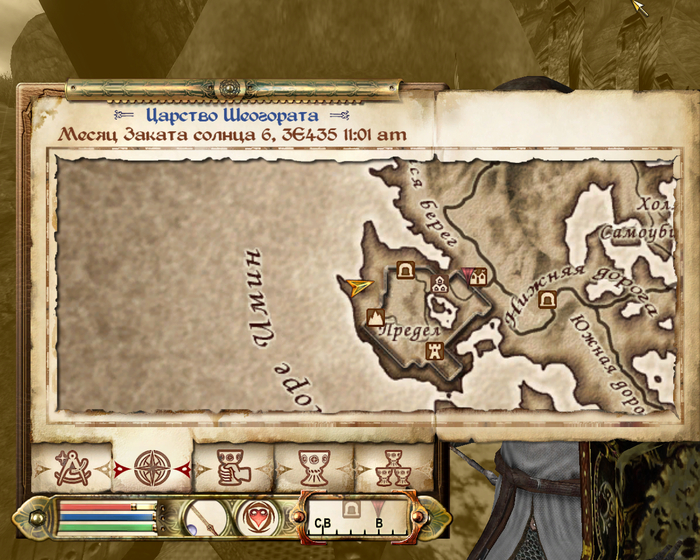Open character stats via the health bars
The width and height of the screenshot is (700, 560).
point(107,517)
